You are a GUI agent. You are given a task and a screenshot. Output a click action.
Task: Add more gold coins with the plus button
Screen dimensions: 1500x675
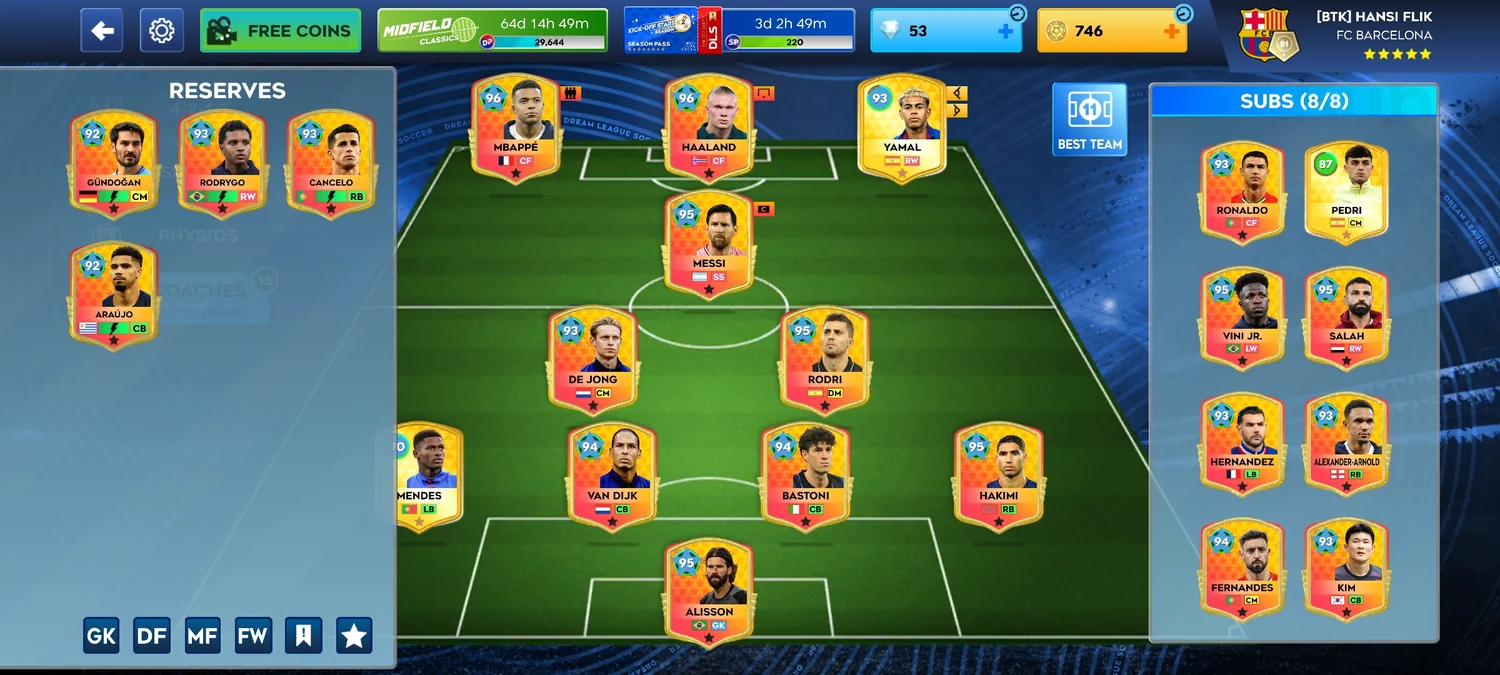point(1171,31)
